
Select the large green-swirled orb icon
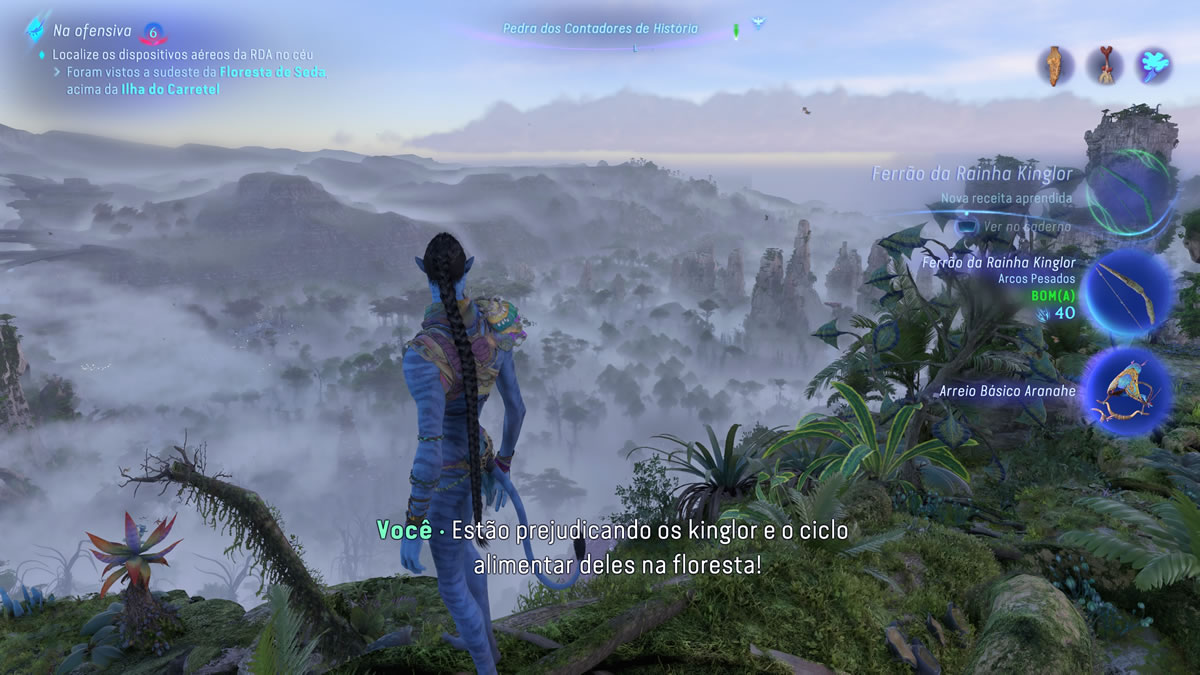1129,191
